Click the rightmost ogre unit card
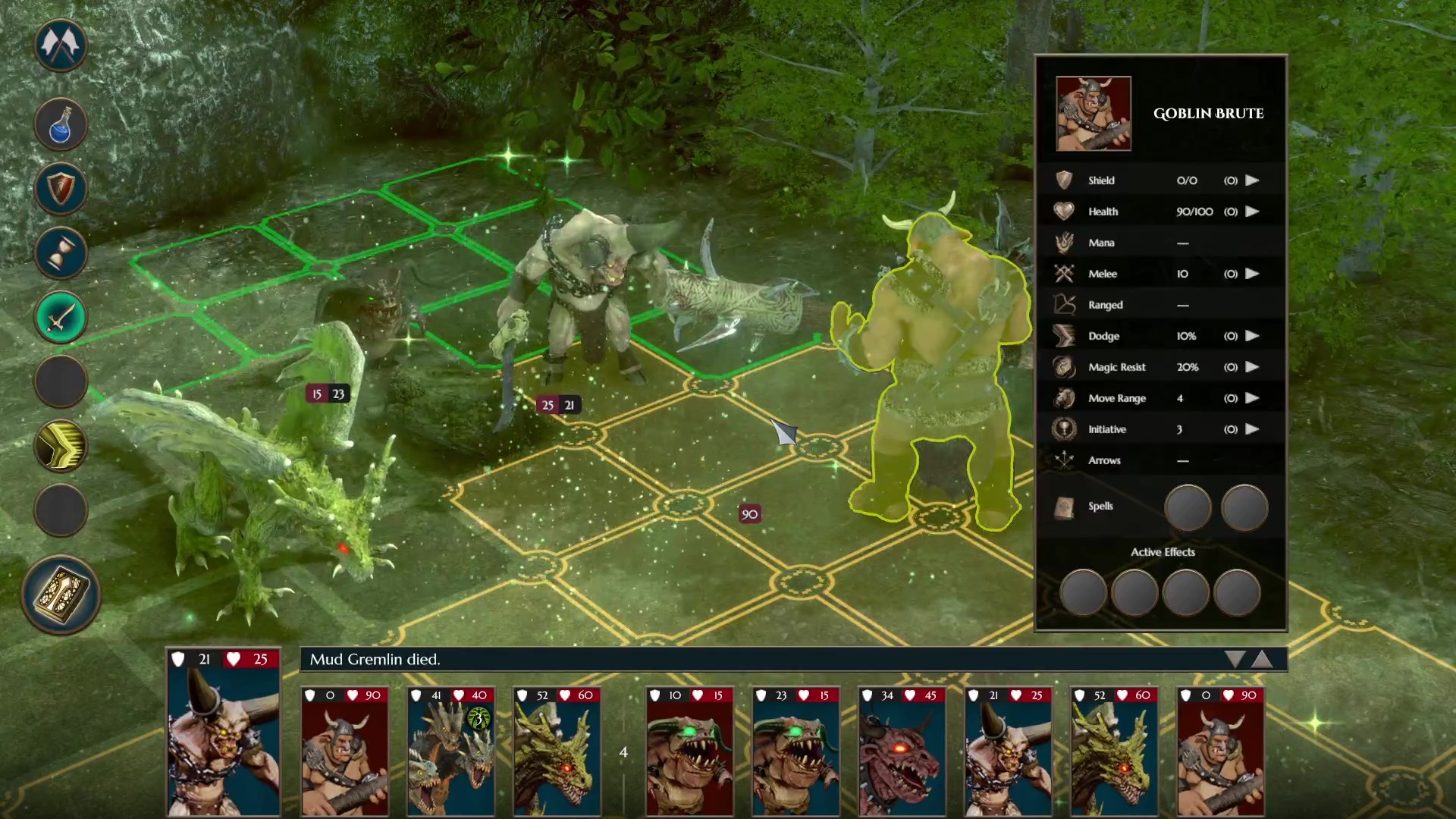Viewport: 1456px width, 819px height. [1220, 751]
